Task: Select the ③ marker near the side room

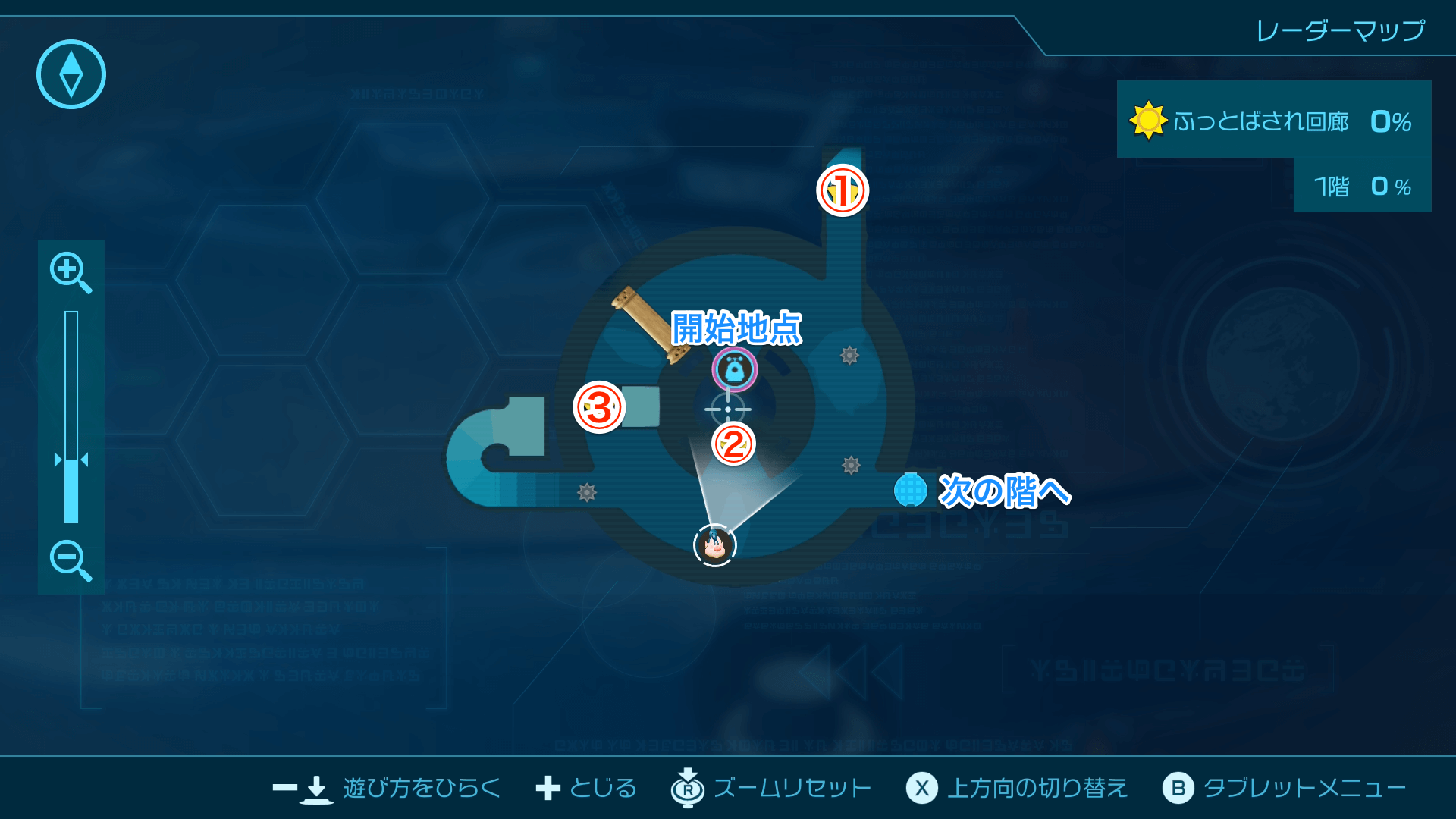Action: (x=598, y=409)
